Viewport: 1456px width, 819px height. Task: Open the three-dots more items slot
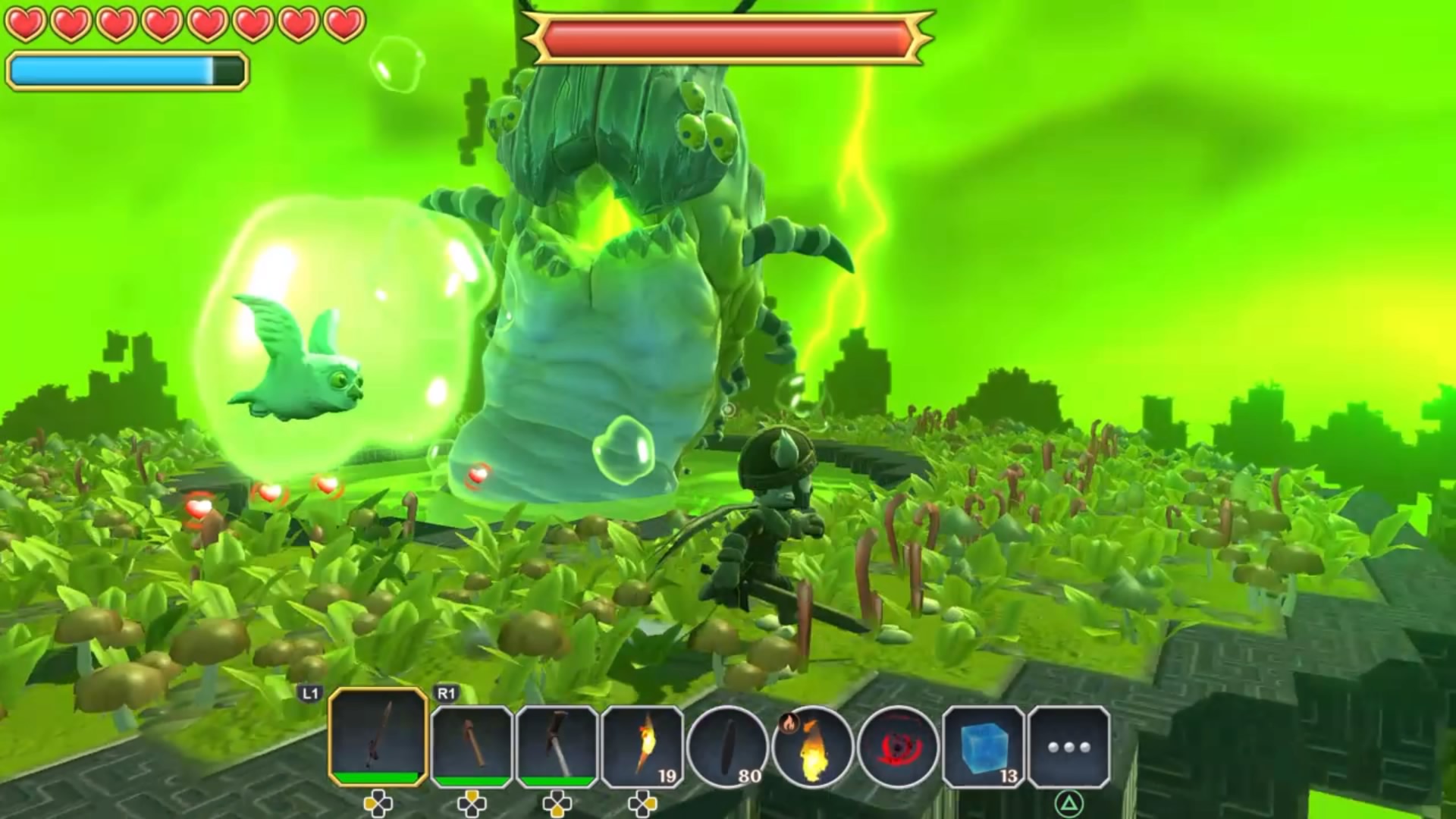click(1068, 746)
